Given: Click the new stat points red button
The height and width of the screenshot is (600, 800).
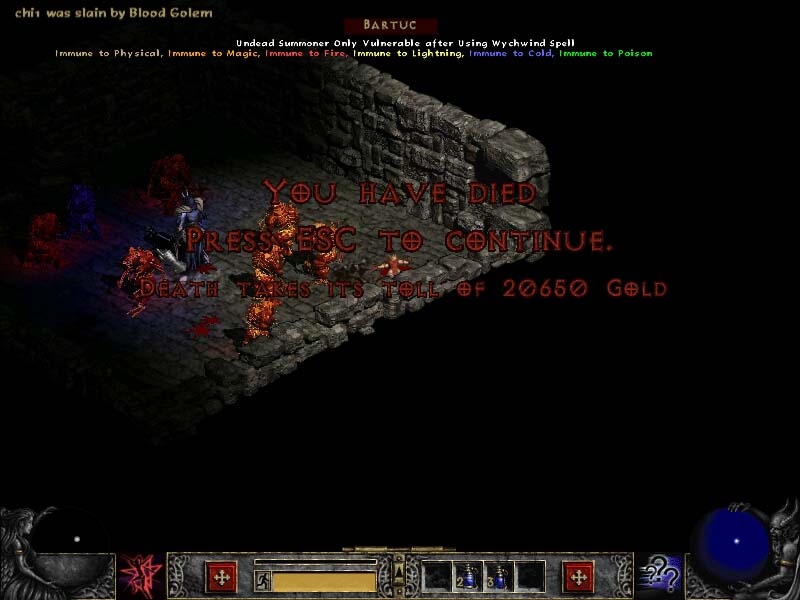Looking at the screenshot, I should (x=221, y=577).
